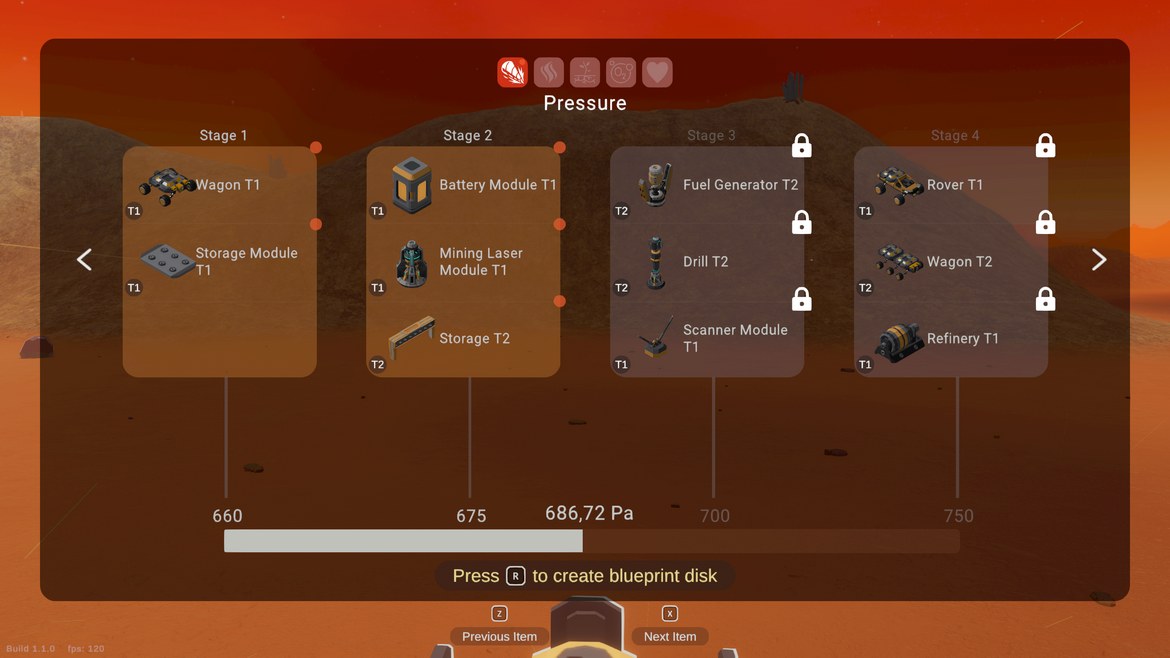1170x658 pixels.
Task: Go to the previous page with left arrow
Action: click(85, 260)
